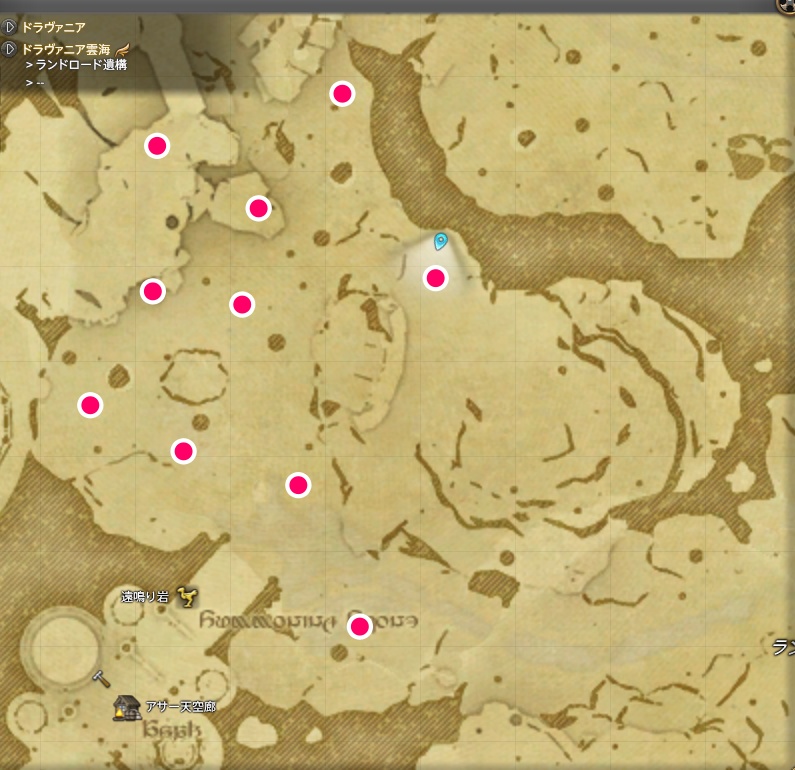Select the アサー天空廊 building icon
The height and width of the screenshot is (770, 795).
[127, 707]
